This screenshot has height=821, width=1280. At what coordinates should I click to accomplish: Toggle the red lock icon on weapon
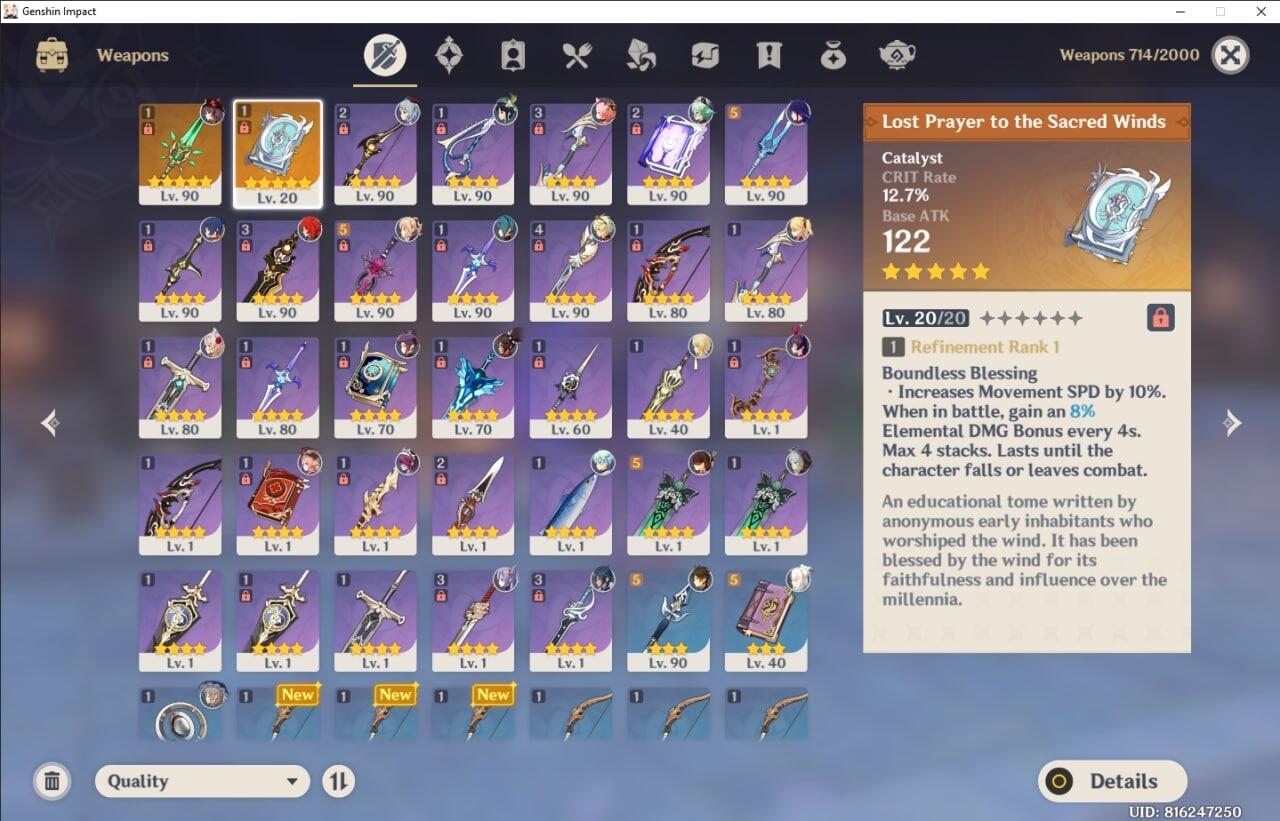pos(1160,318)
